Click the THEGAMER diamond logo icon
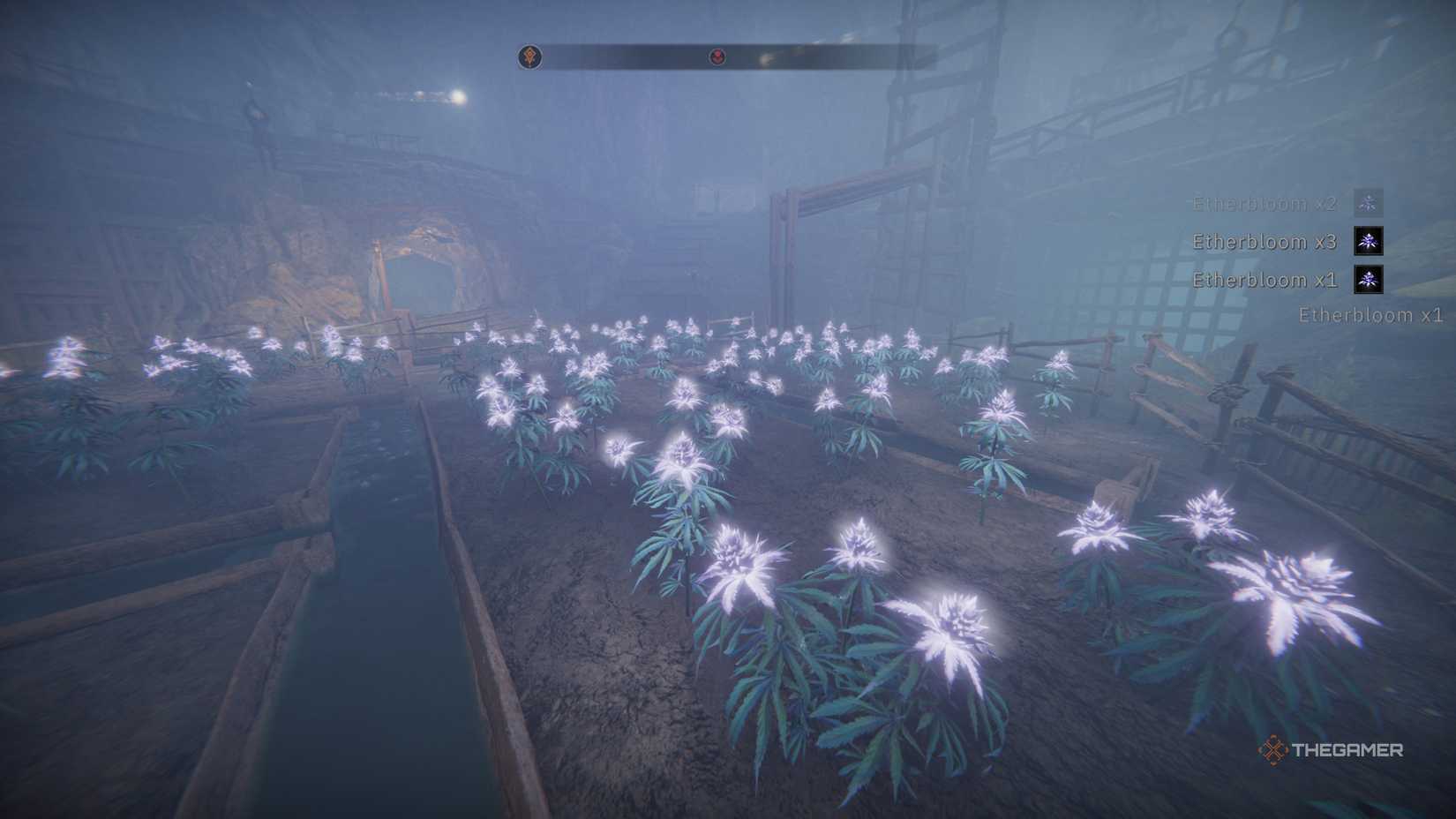The height and width of the screenshot is (819, 1456). (1271, 752)
